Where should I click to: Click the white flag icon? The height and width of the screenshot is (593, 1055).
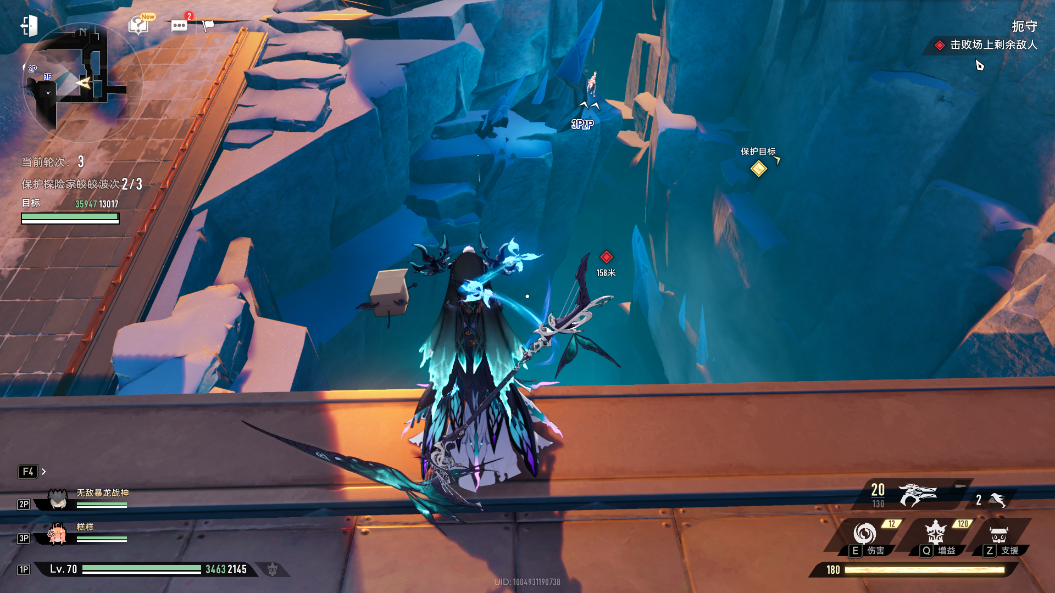coord(208,25)
